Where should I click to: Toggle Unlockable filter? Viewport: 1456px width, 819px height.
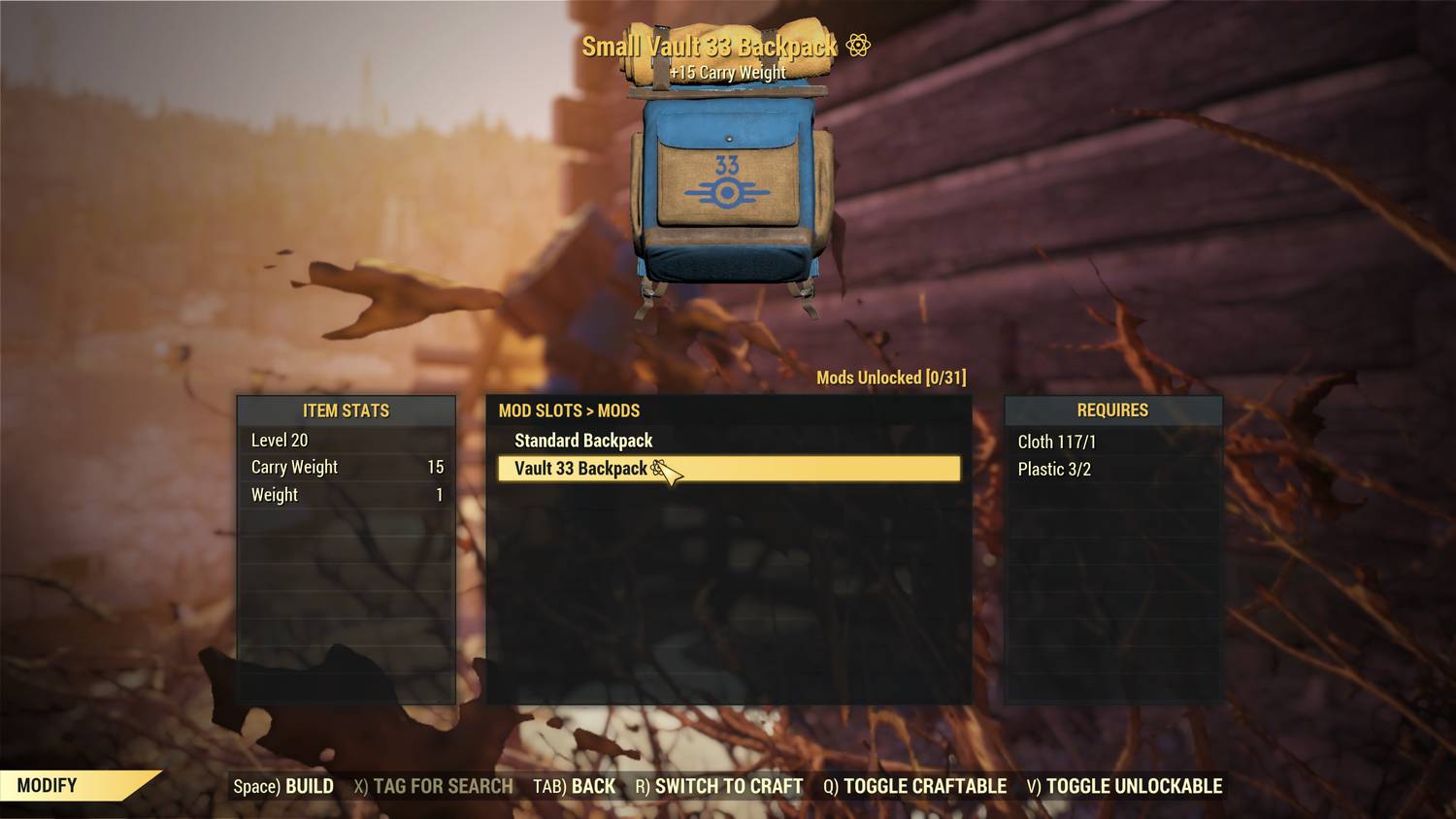coord(1124,786)
